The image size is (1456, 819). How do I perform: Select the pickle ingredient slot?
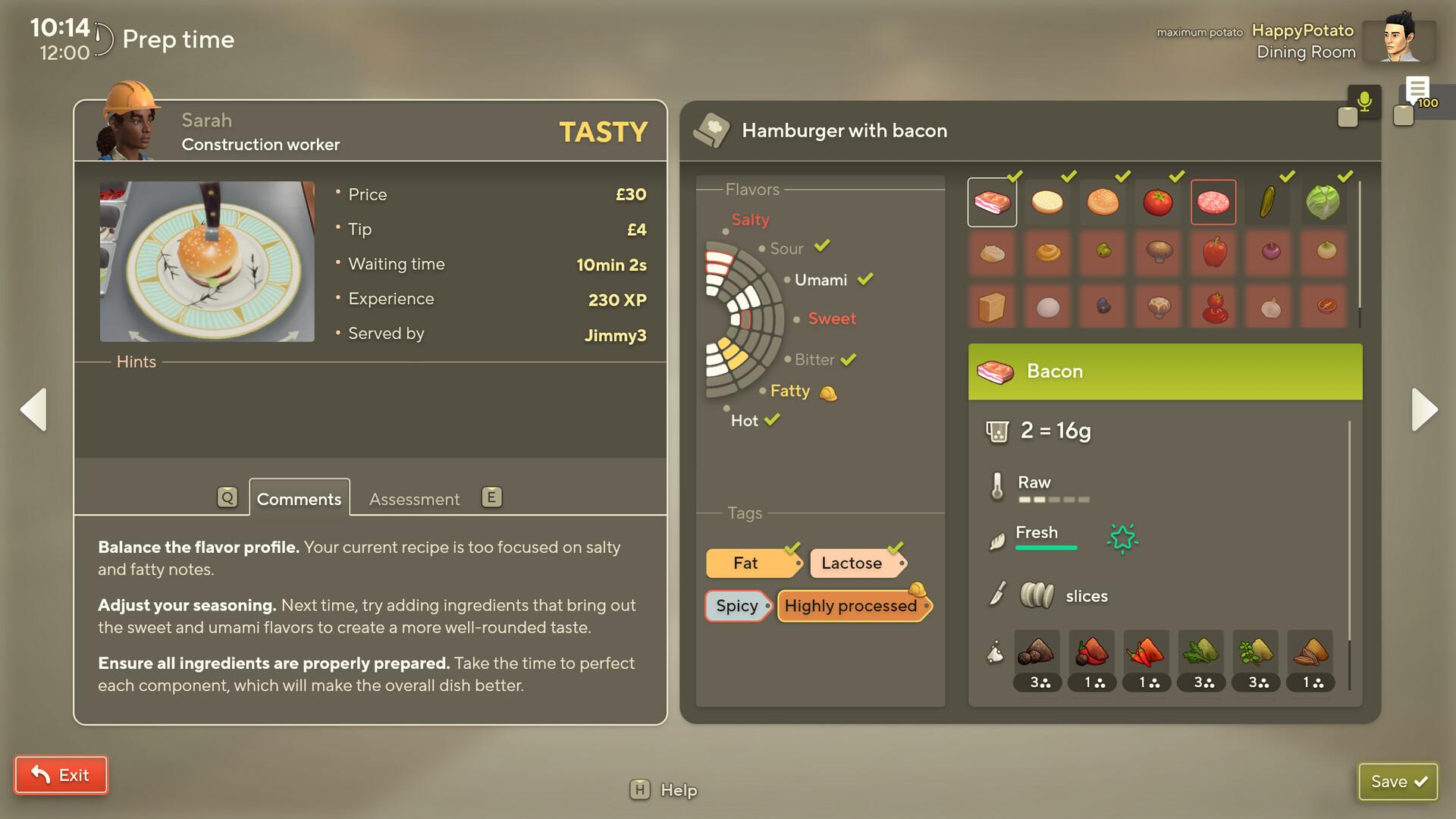1267,202
